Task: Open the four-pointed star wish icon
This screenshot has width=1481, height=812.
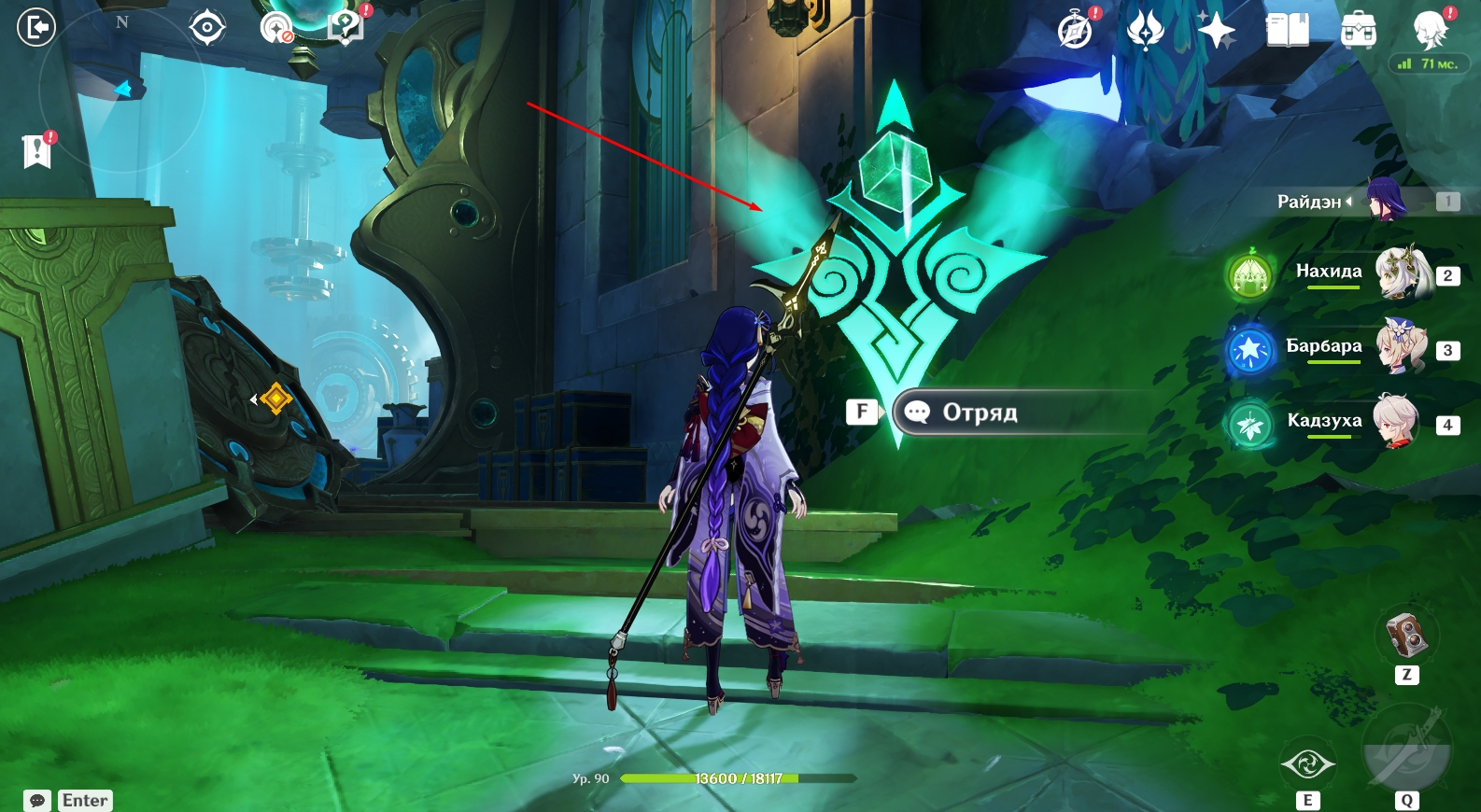Action: [1216, 30]
